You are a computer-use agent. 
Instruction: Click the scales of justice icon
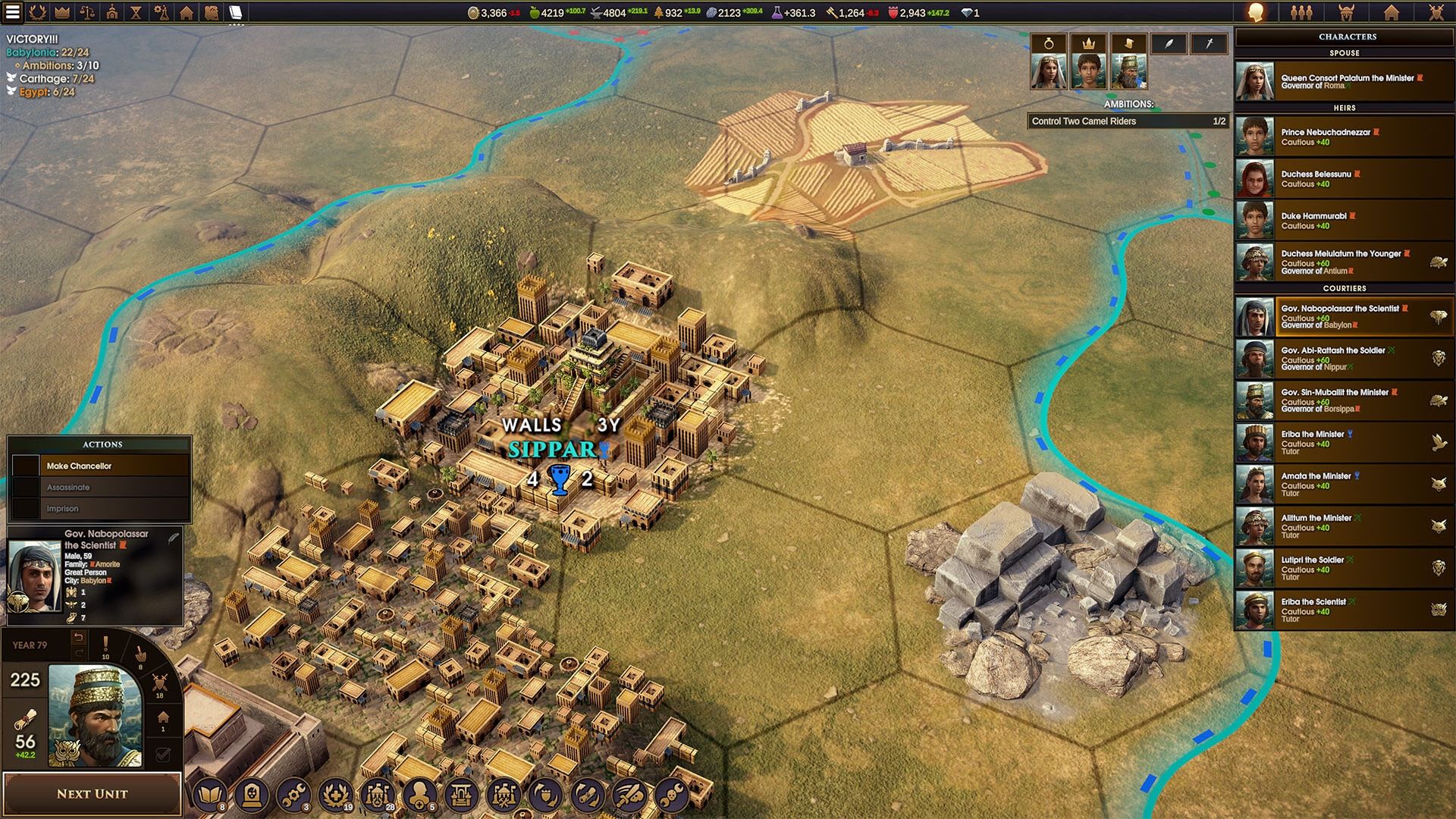click(x=87, y=12)
